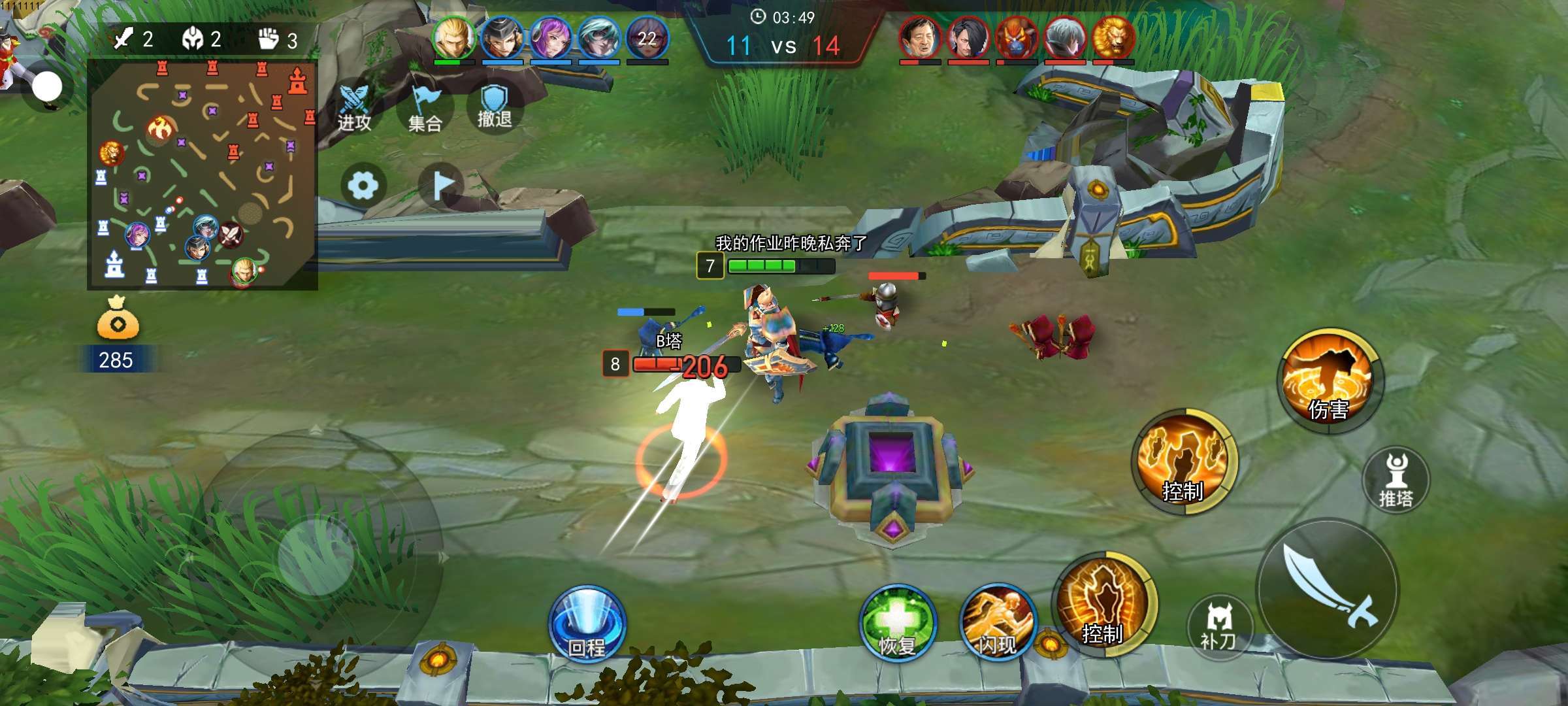The image size is (1568, 706).
Task: Hit the sword basic attack button
Action: (1328, 588)
